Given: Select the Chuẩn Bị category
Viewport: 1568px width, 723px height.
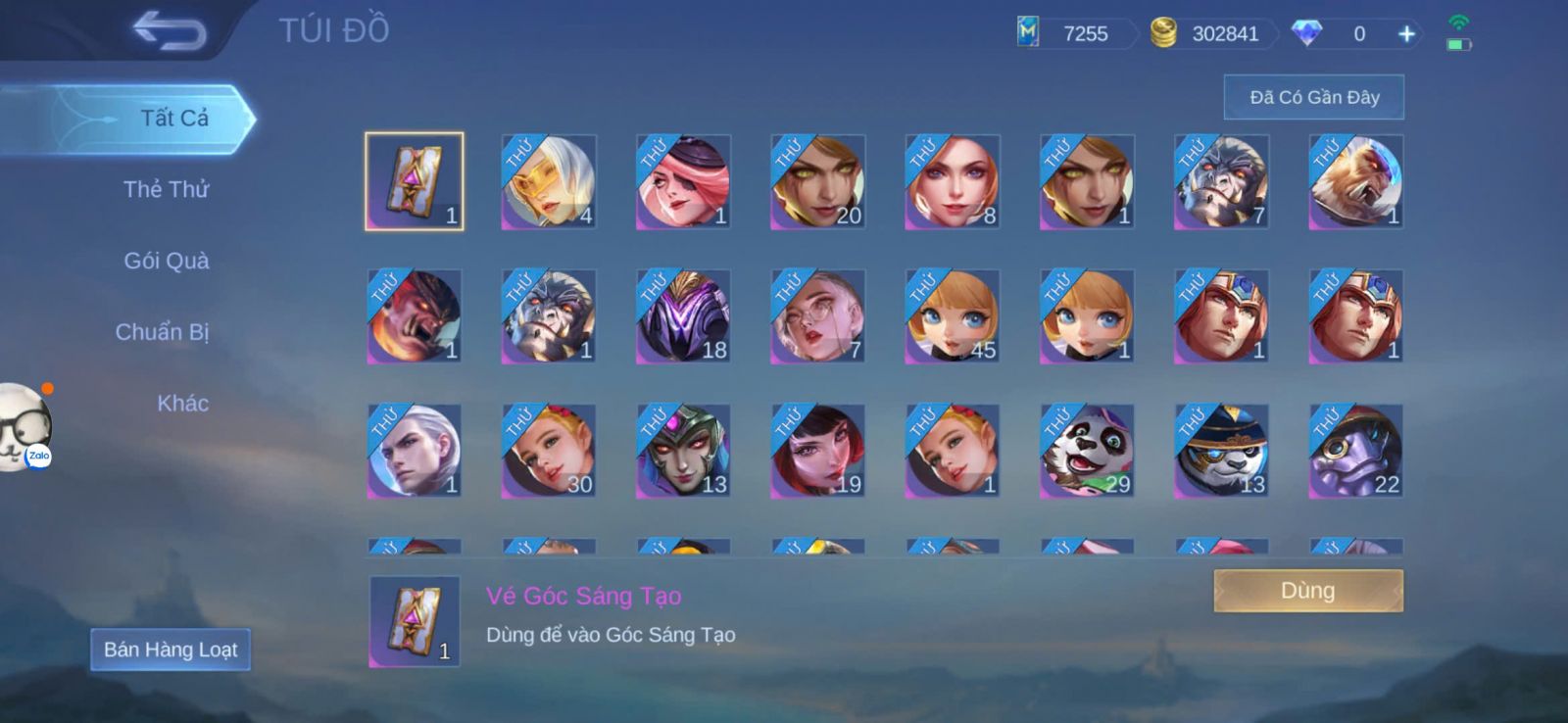Looking at the screenshot, I should (162, 332).
